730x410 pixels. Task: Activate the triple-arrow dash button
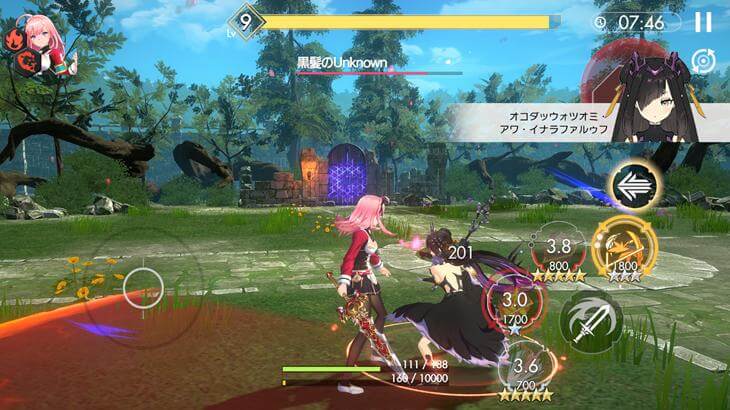pyautogui.click(x=633, y=186)
